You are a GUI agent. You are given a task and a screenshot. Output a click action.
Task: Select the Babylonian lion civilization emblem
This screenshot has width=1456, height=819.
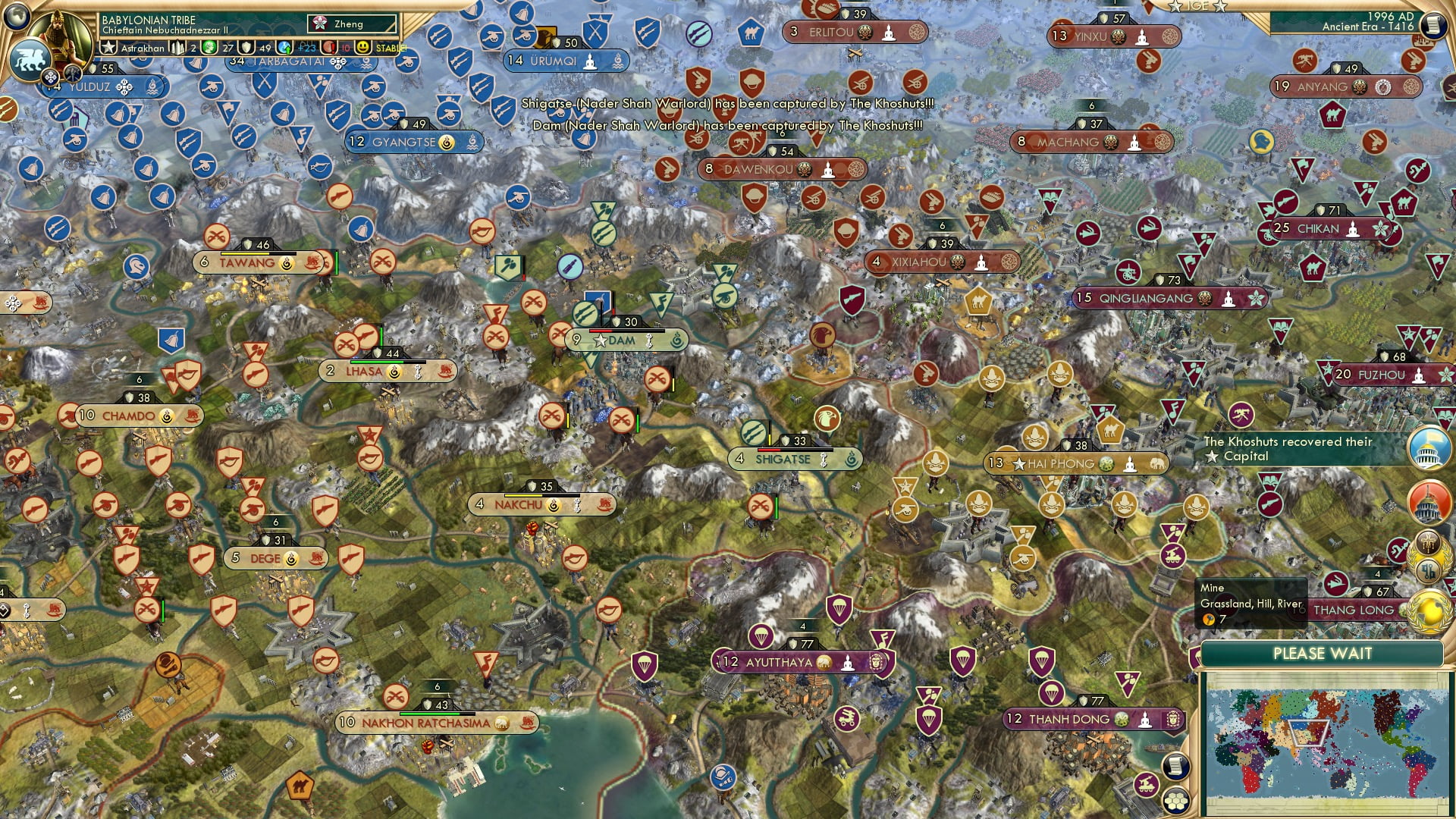click(x=30, y=58)
